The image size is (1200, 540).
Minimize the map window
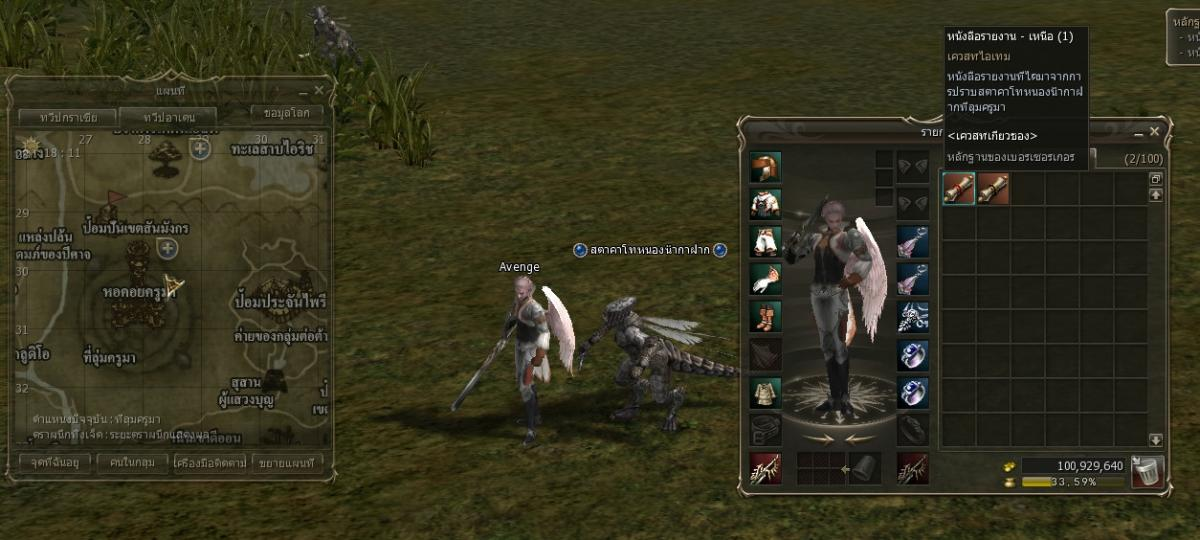(x=304, y=90)
